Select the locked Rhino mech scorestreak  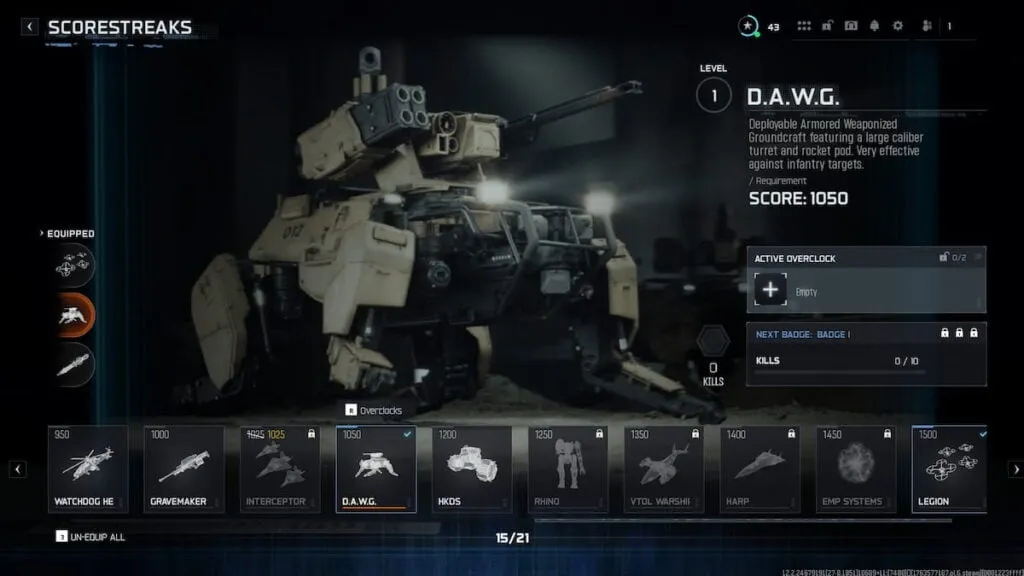568,468
